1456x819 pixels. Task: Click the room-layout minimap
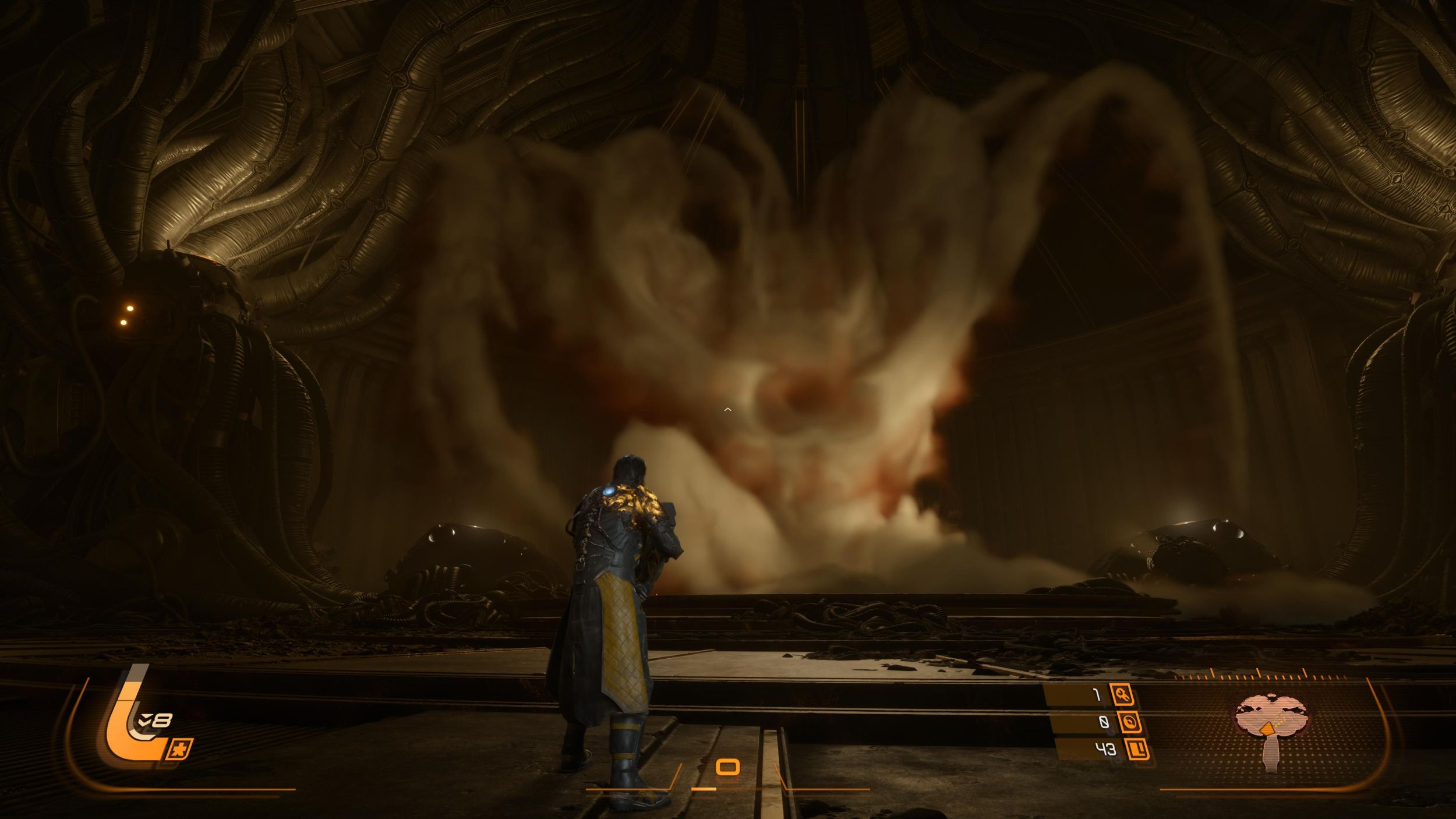pyautogui.click(x=1272, y=729)
